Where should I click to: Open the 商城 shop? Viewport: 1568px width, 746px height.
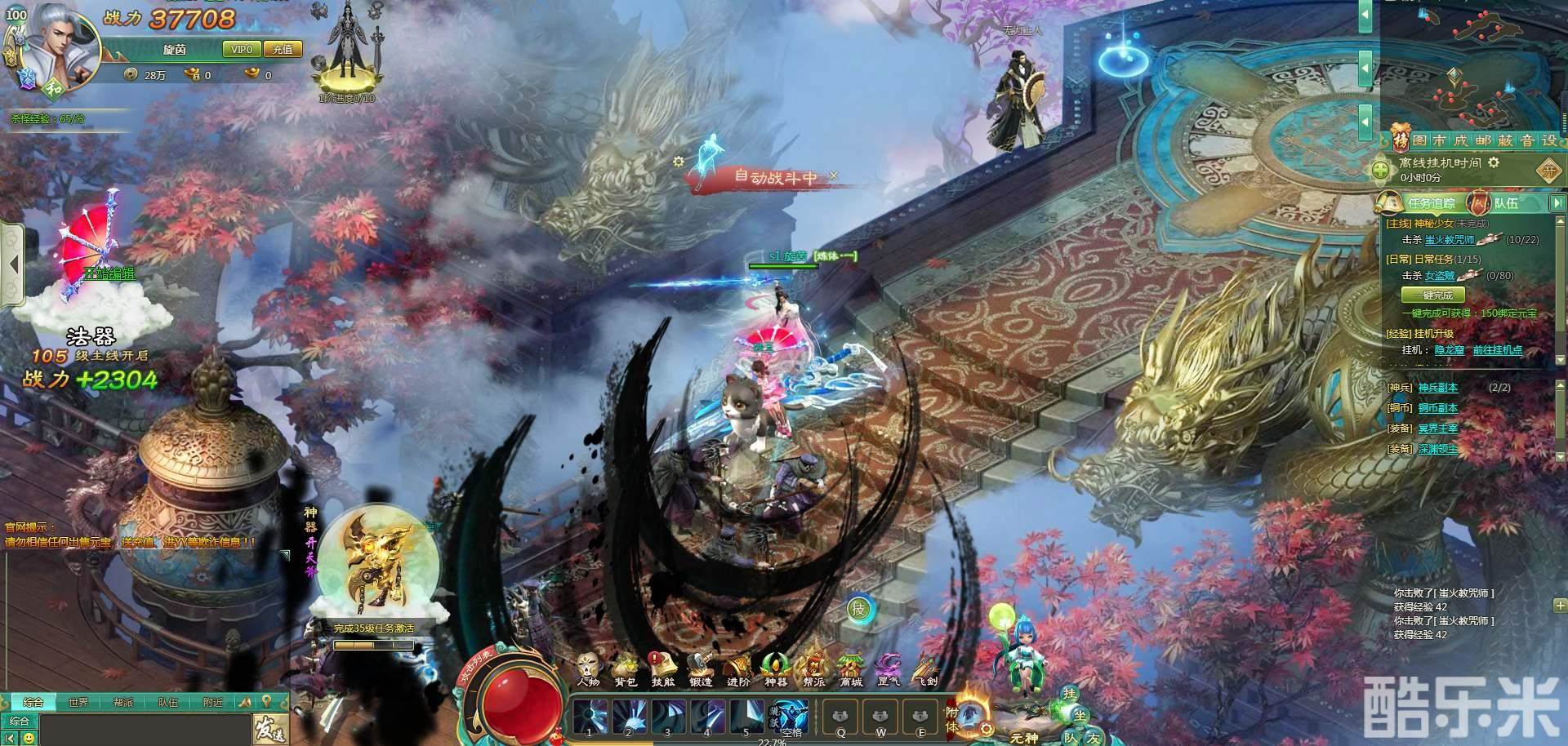pyautogui.click(x=850, y=668)
